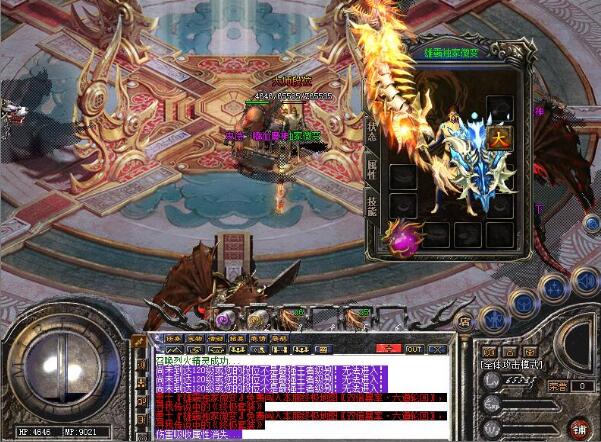Click the 宫 button above the panel
601x442 pixels.
[x=464, y=322]
